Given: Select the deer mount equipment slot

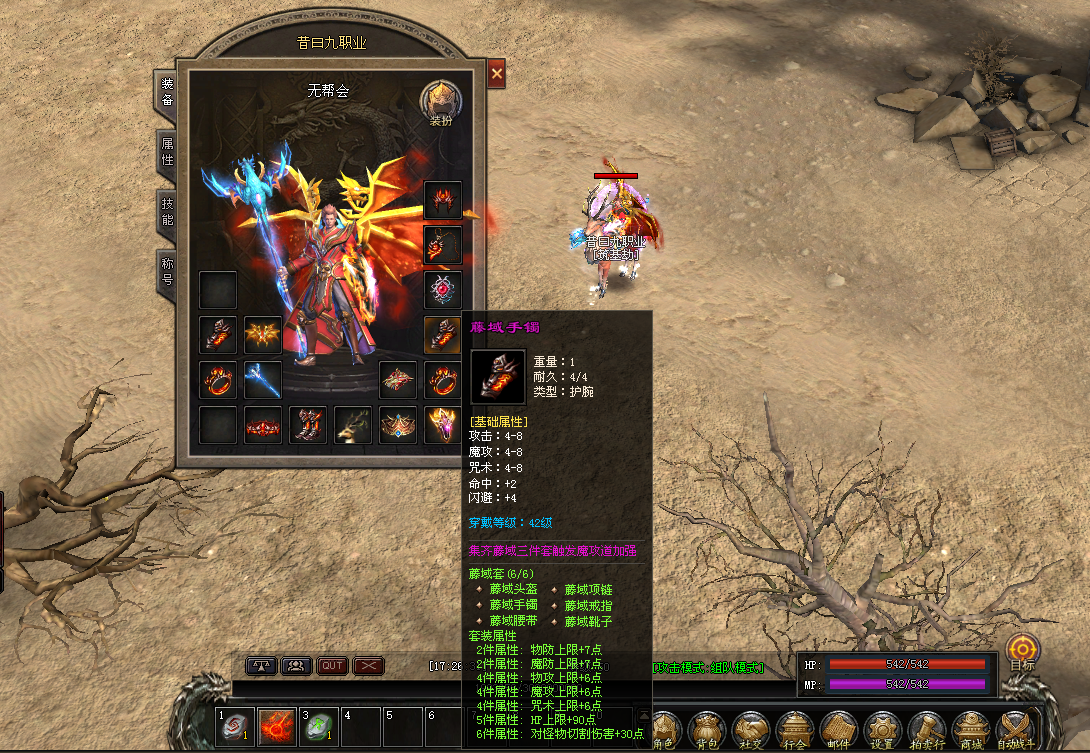Looking at the screenshot, I should [352, 425].
